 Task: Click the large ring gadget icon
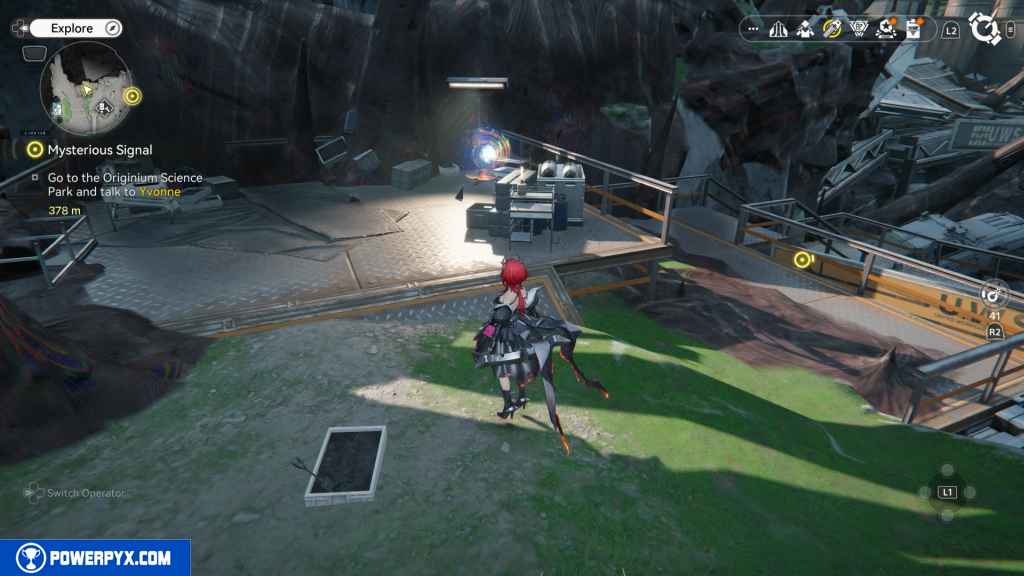985,30
